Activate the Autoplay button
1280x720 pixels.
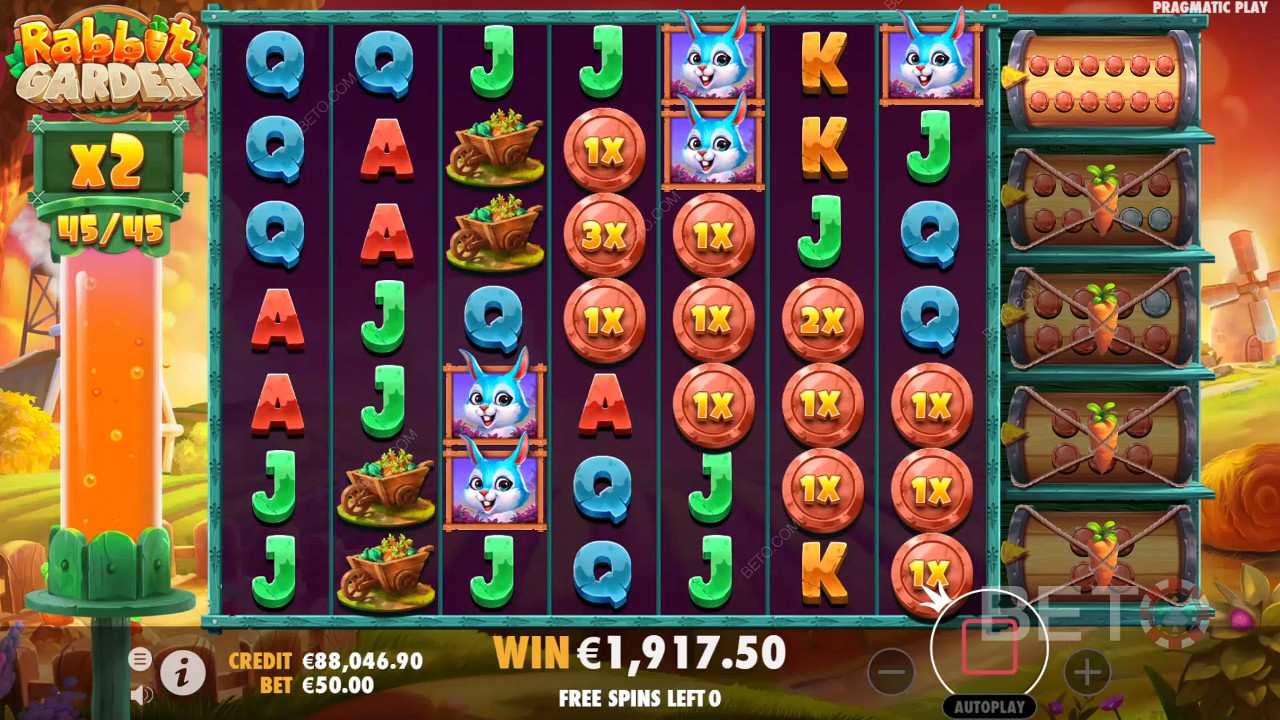(989, 707)
